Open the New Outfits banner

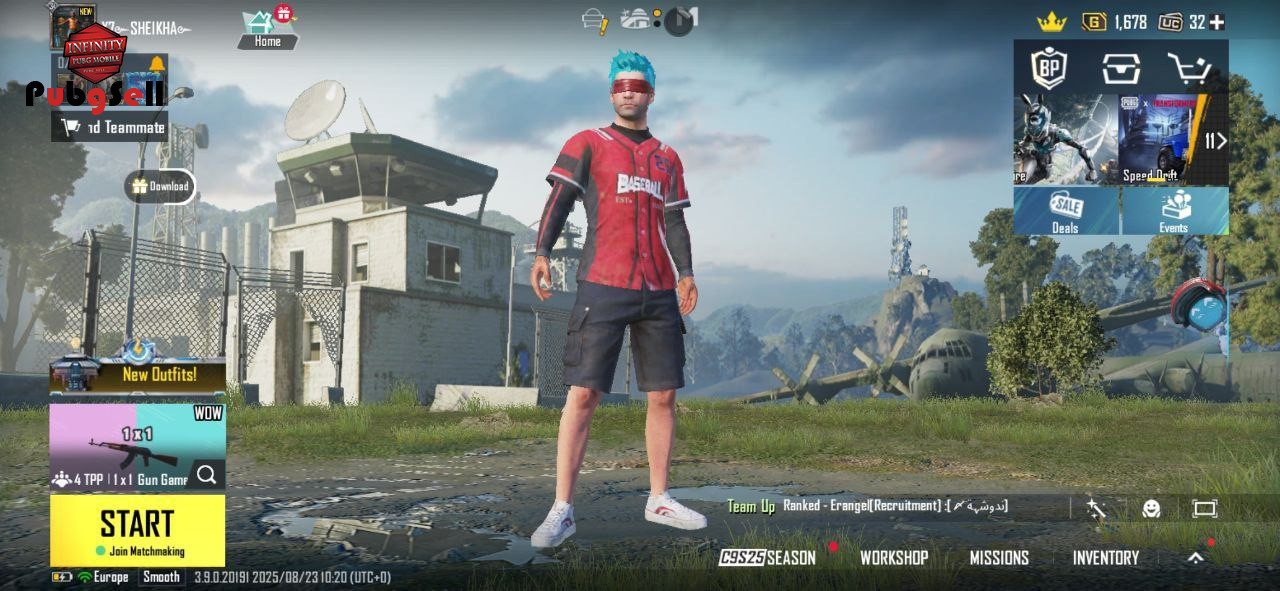click(x=138, y=375)
